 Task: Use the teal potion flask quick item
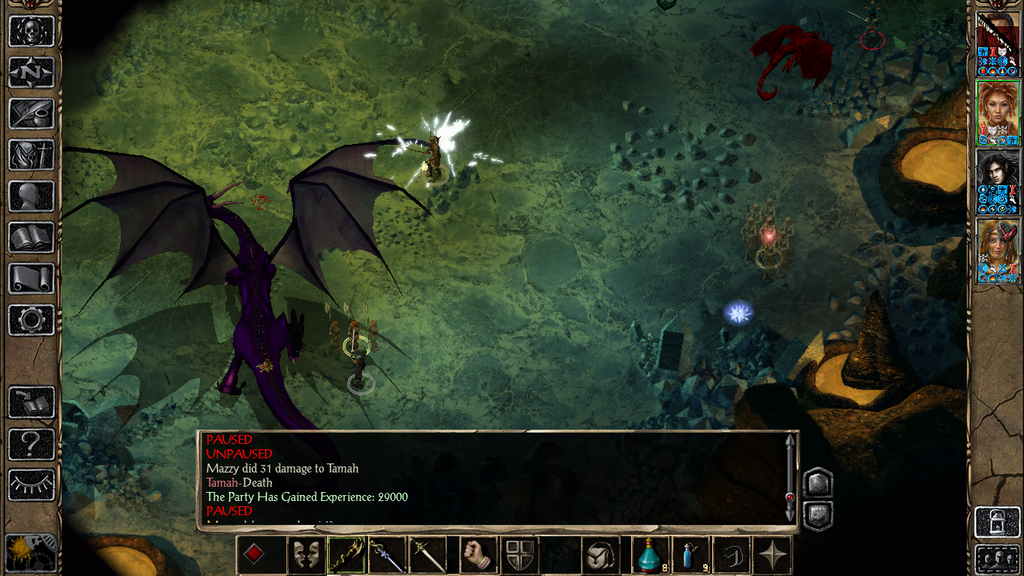point(650,555)
